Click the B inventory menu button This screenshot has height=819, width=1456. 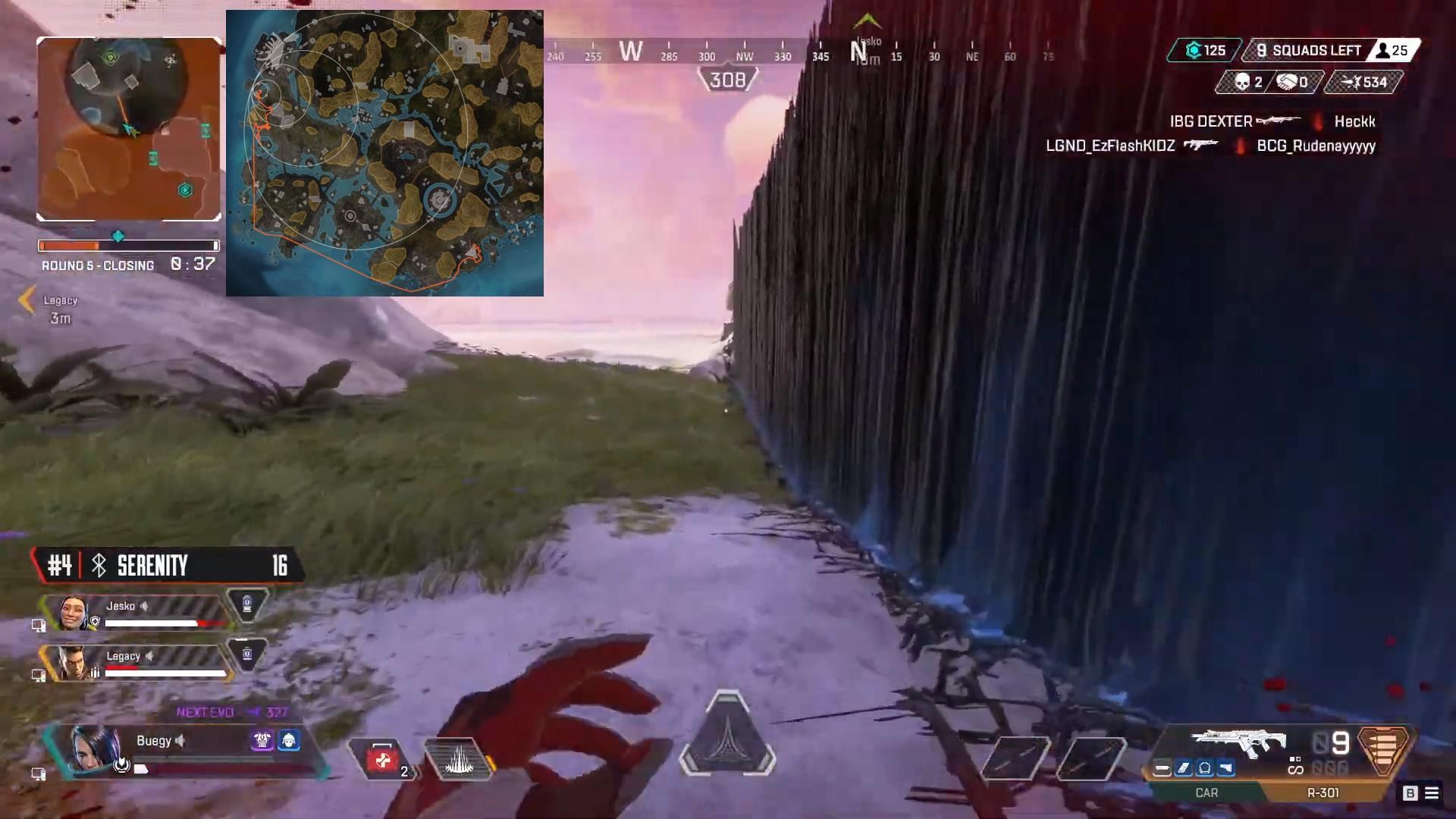(1409, 793)
